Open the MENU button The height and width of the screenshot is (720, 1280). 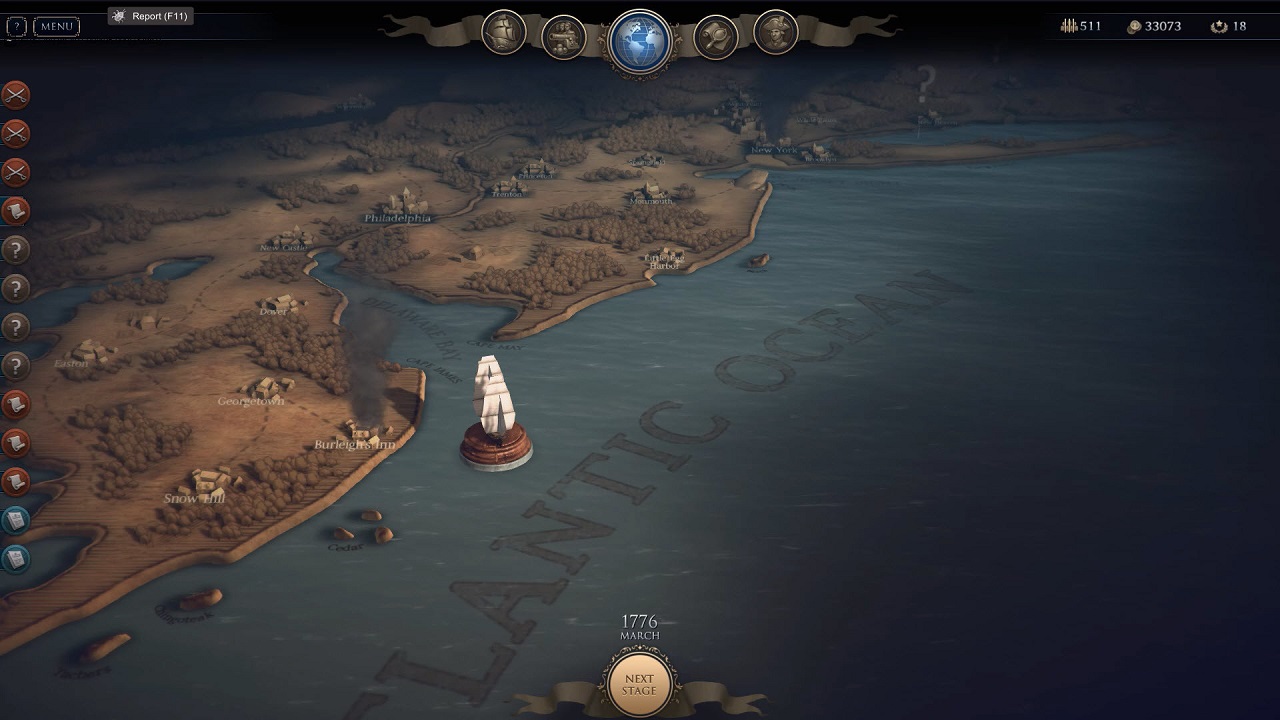click(56, 26)
